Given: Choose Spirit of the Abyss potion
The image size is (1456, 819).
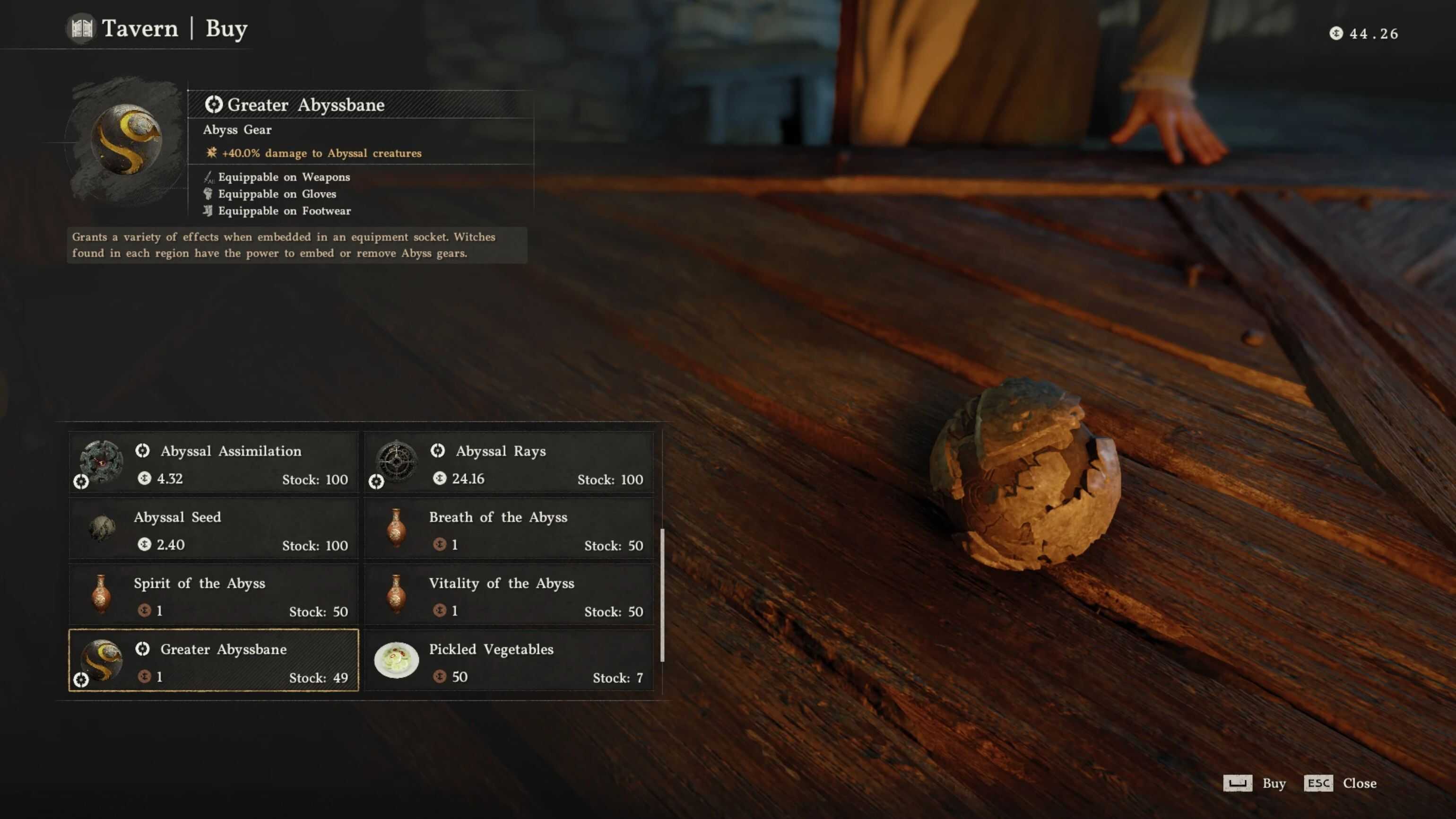Looking at the screenshot, I should (214, 596).
